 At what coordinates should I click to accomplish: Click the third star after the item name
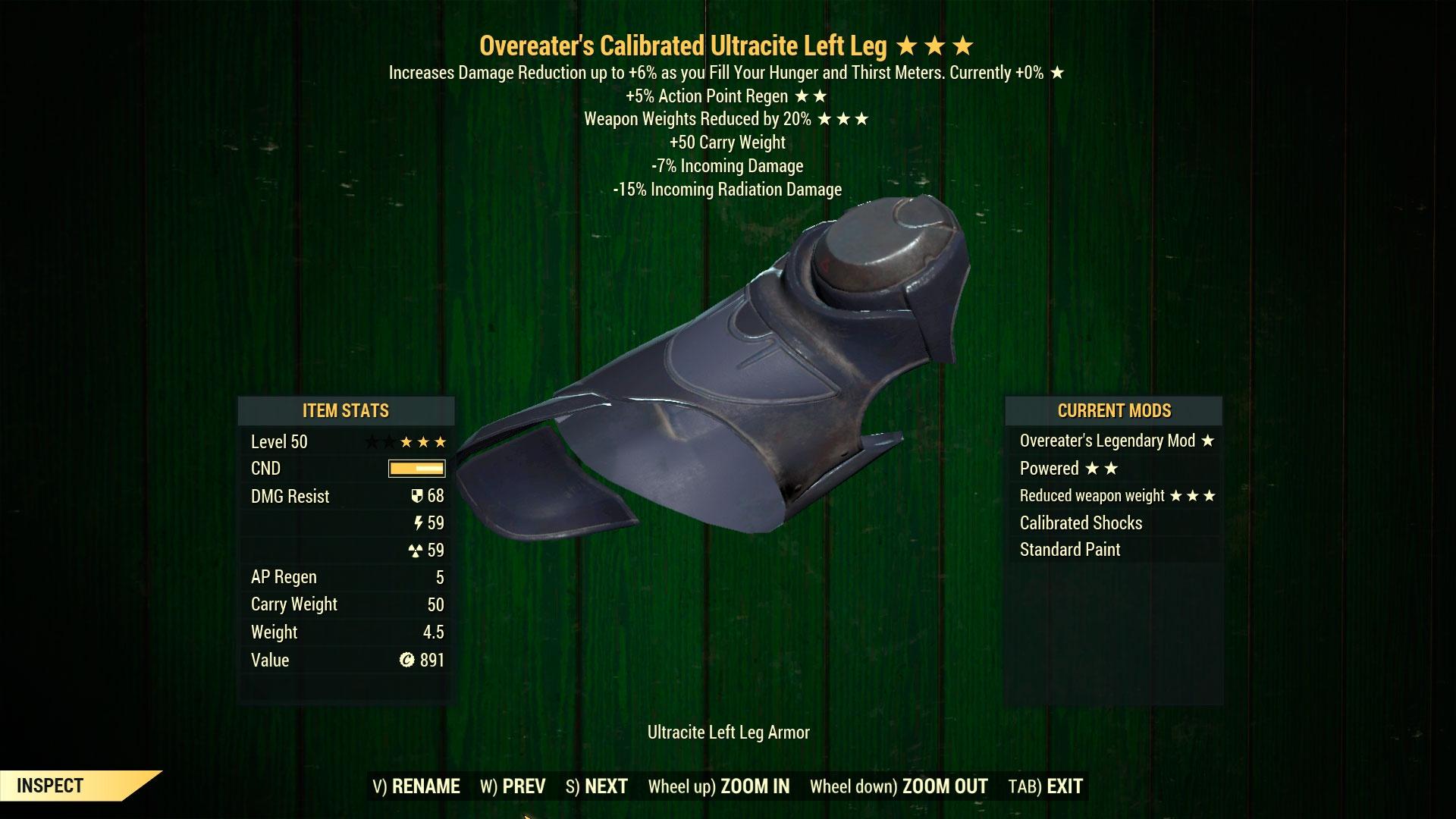click(x=965, y=45)
